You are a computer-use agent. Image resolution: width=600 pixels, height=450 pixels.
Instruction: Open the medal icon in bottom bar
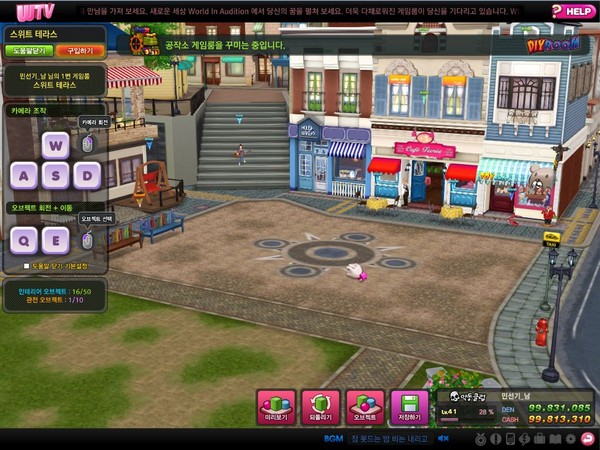coord(480,438)
